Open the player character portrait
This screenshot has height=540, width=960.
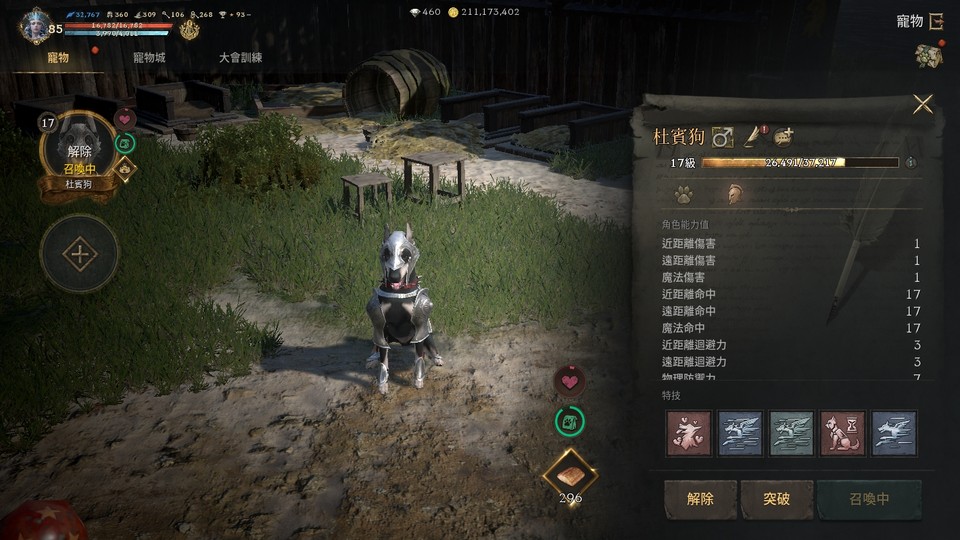coord(36,24)
